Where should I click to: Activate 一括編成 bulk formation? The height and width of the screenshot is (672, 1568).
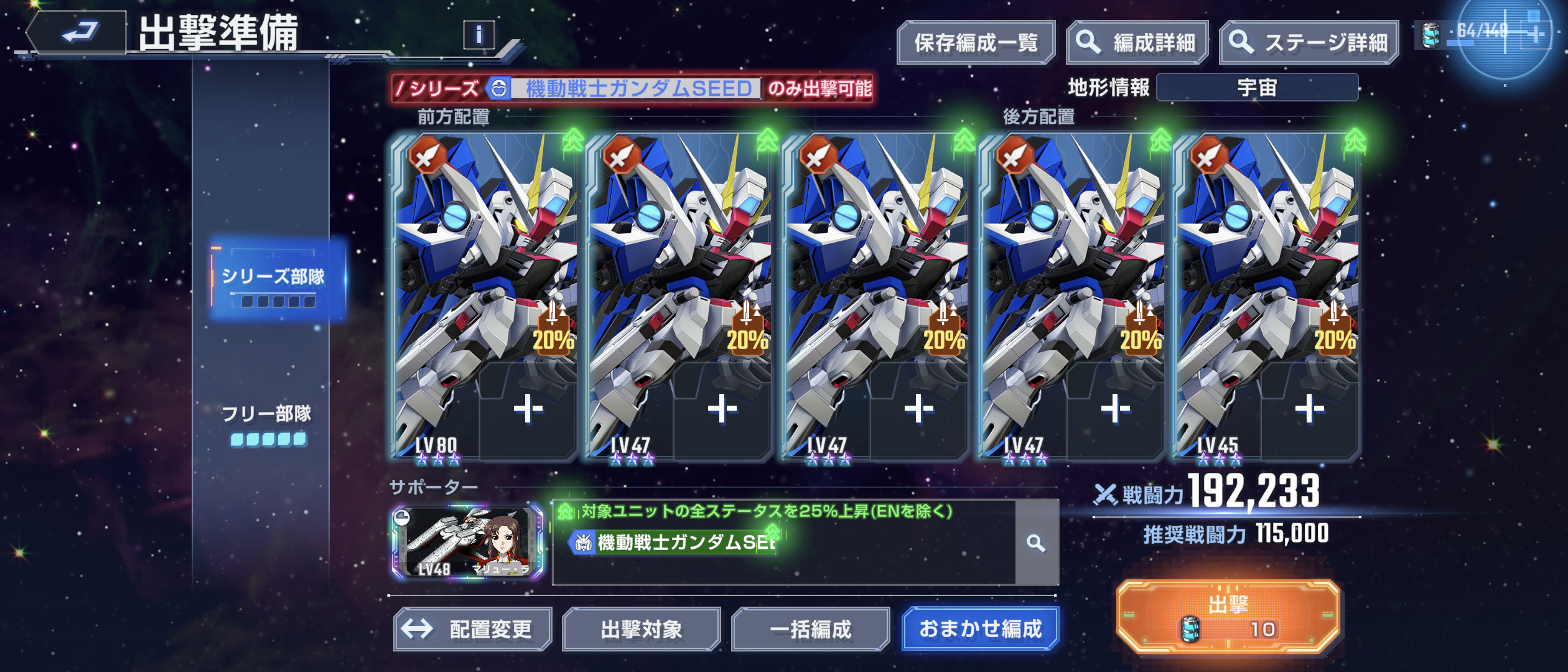[810, 629]
